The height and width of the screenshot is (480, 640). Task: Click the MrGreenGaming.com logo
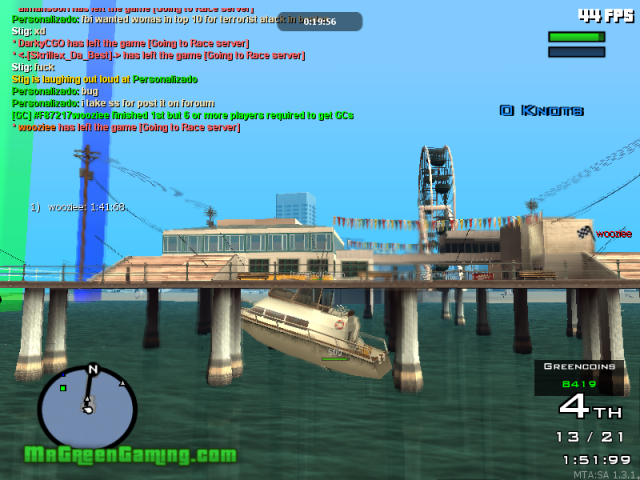tap(130, 456)
